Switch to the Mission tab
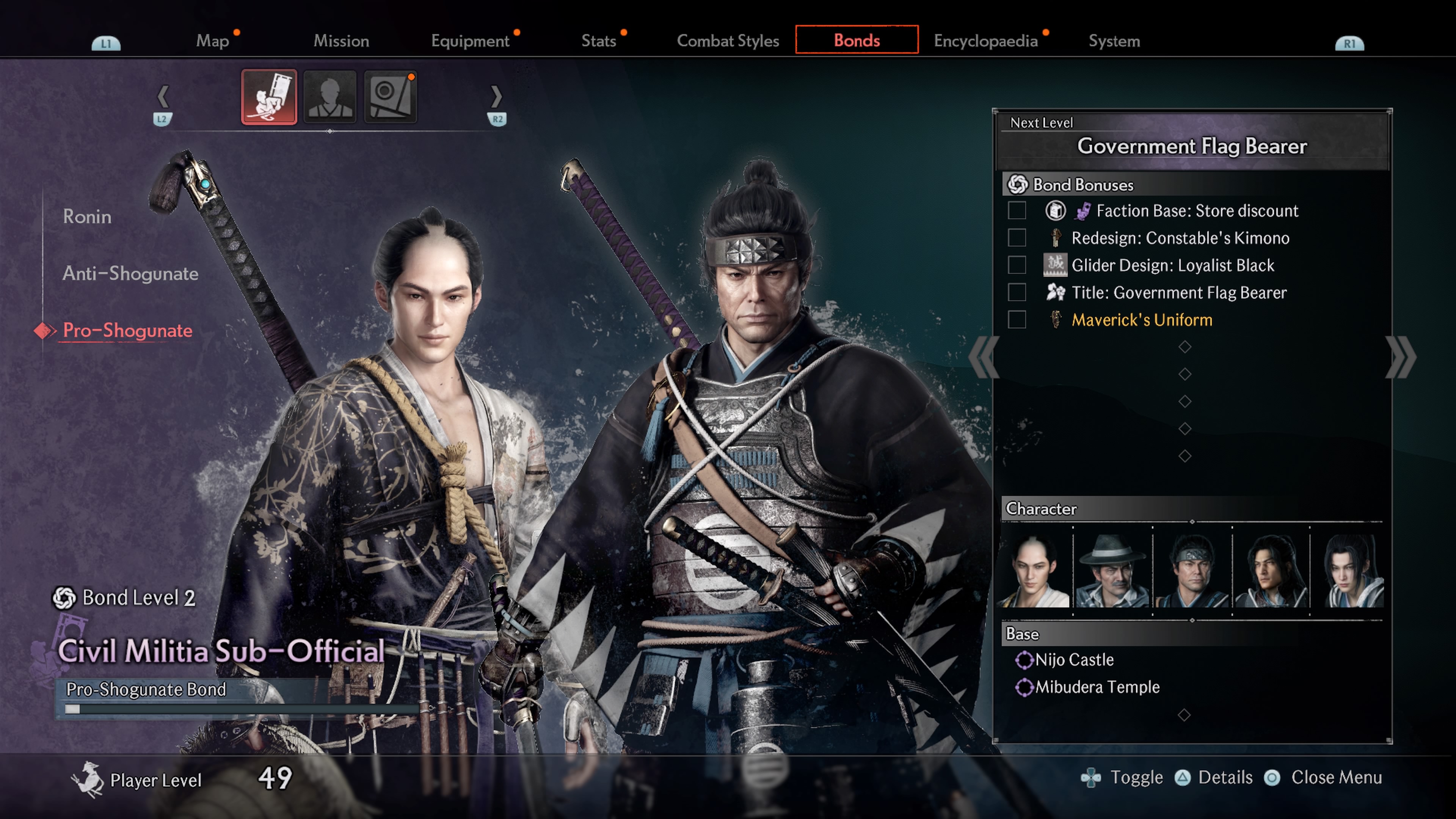 point(341,41)
